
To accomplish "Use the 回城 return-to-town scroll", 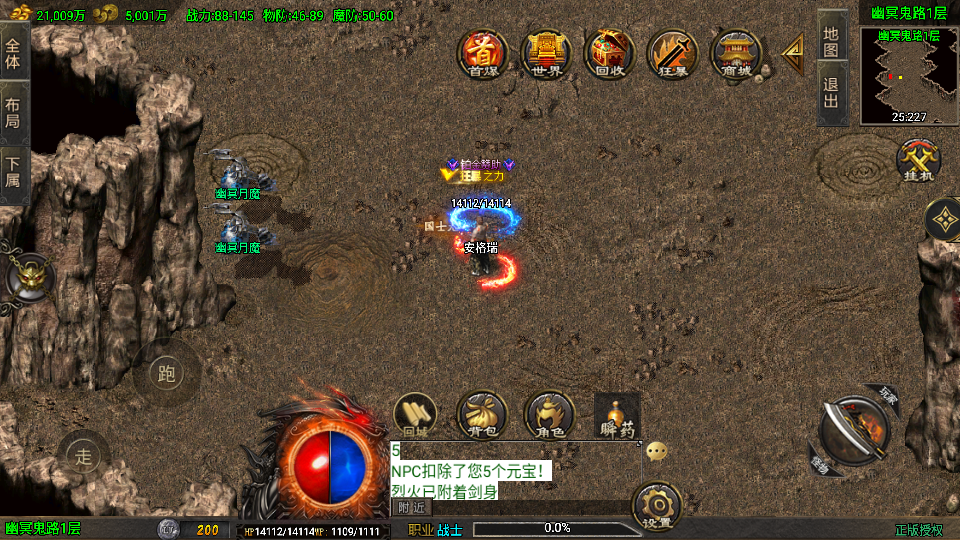I will click(416, 415).
